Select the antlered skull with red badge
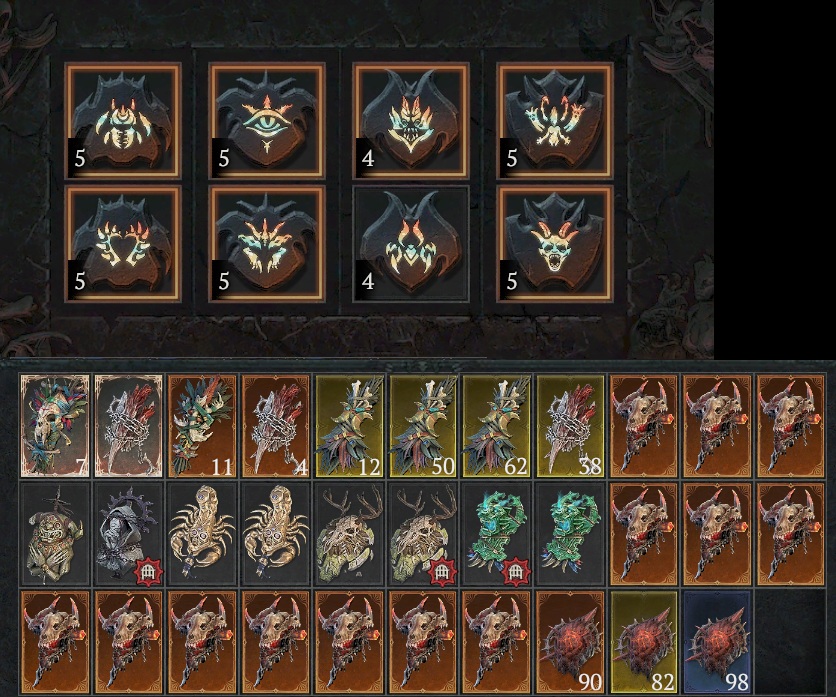 pos(425,533)
